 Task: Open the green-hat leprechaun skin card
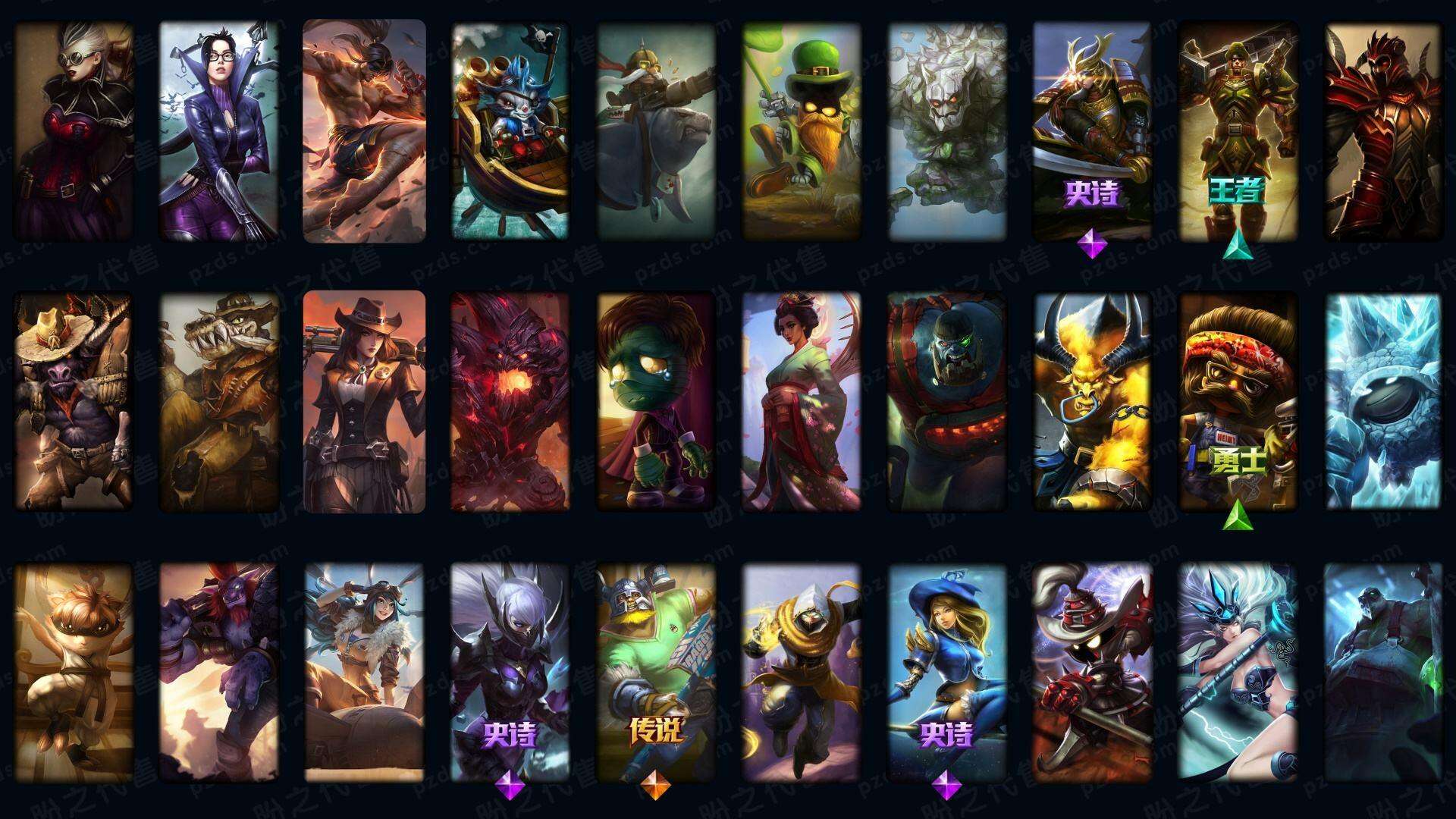801,130
